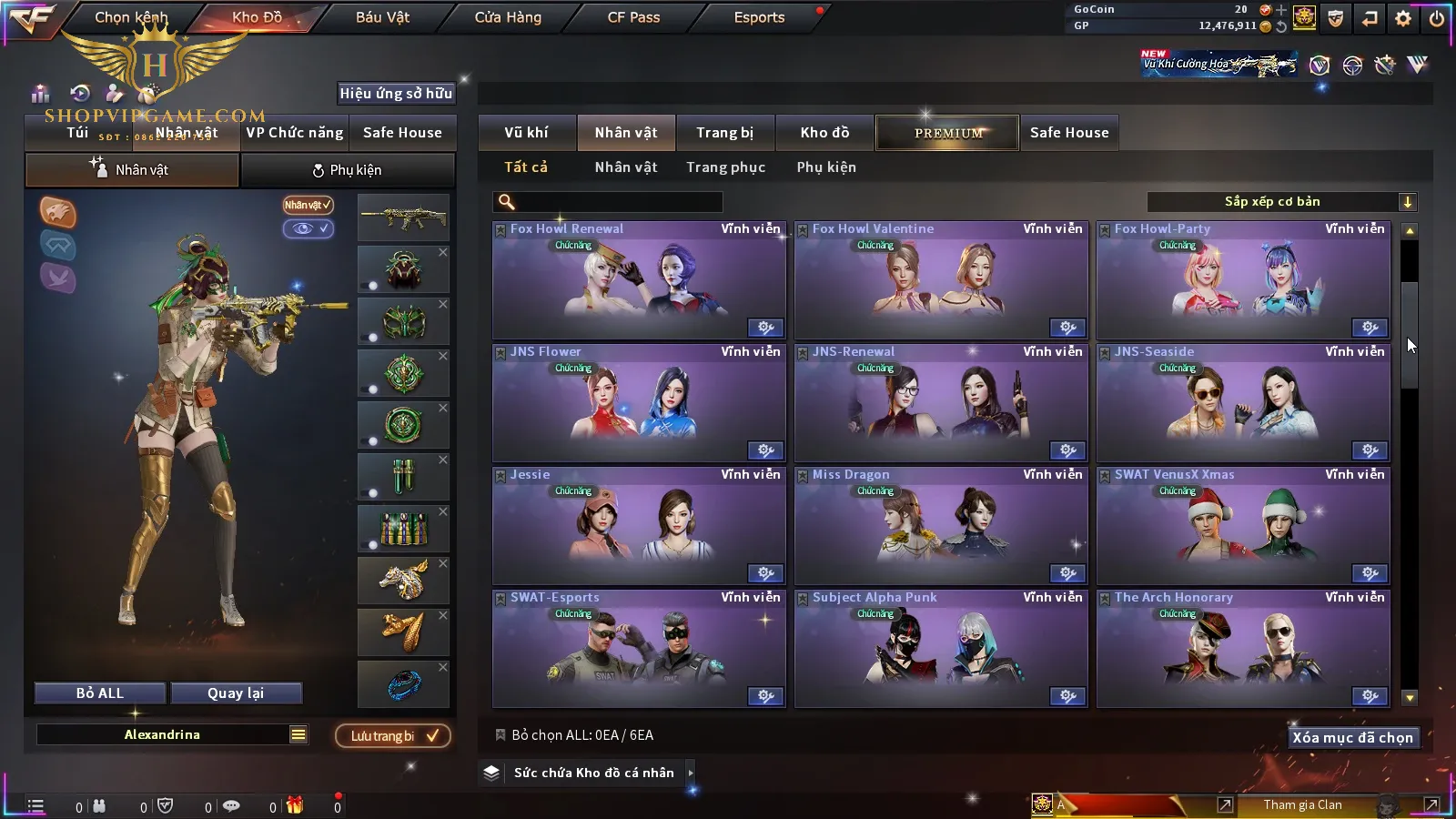The width and height of the screenshot is (1456, 819).
Task: Open the Esports menu
Action: tap(759, 17)
